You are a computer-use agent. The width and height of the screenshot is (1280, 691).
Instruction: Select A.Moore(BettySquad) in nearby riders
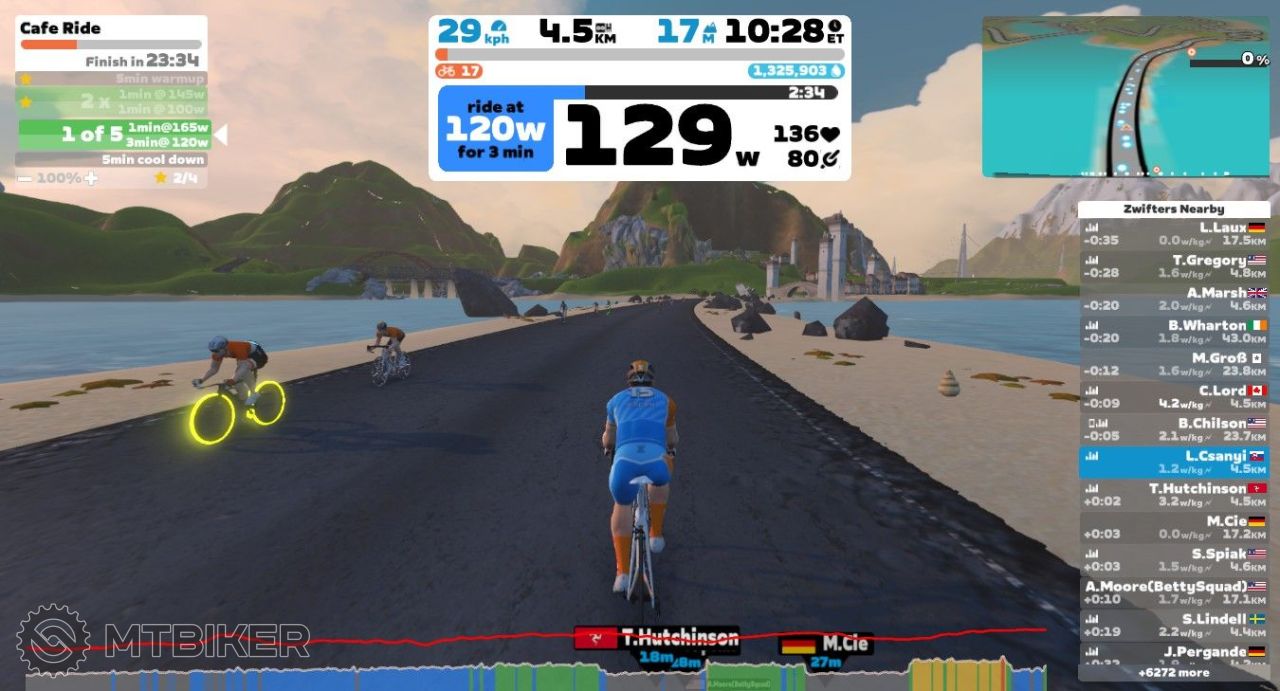coord(1174,592)
